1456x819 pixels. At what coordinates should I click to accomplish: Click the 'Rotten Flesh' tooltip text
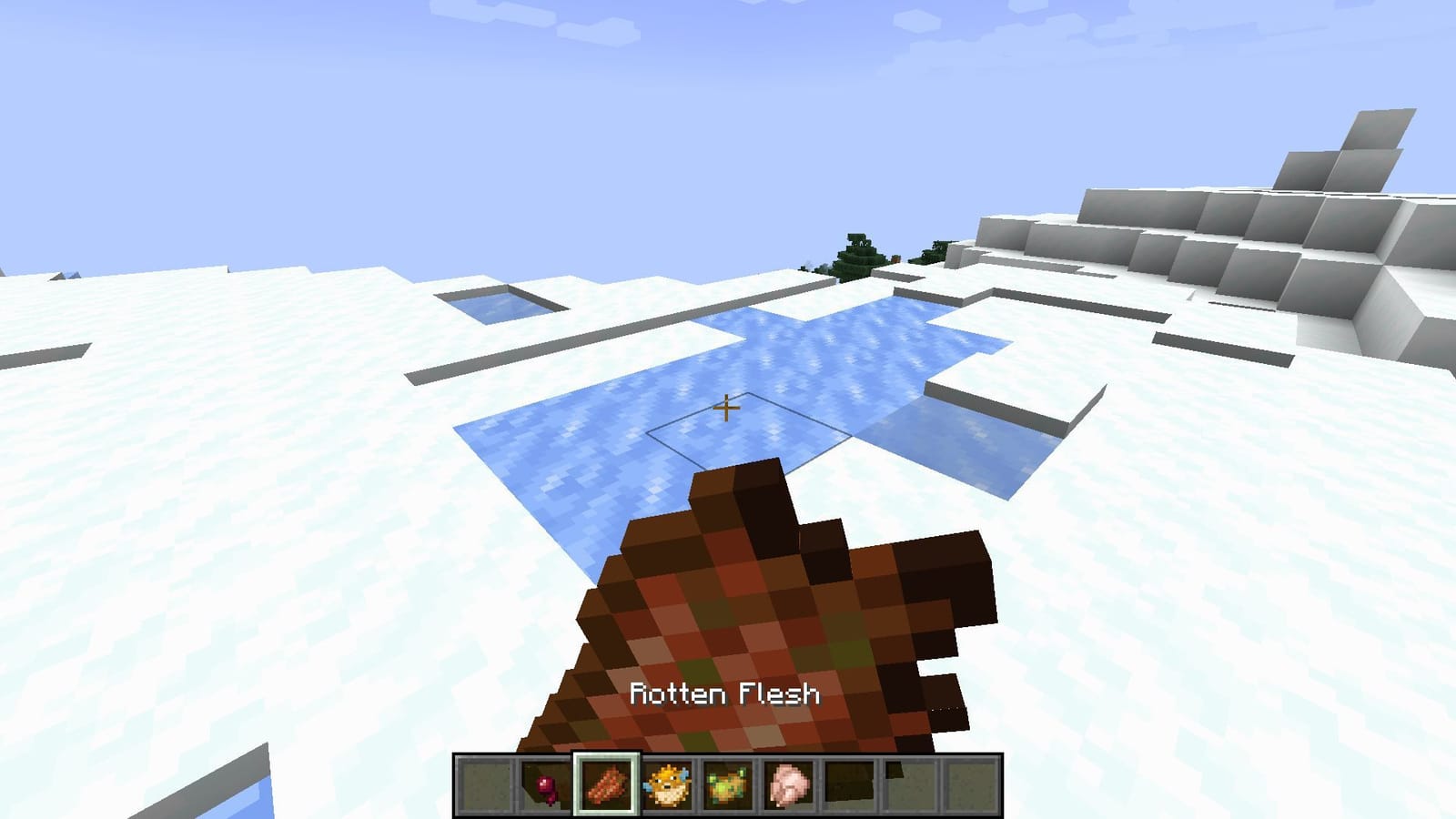[x=725, y=693]
